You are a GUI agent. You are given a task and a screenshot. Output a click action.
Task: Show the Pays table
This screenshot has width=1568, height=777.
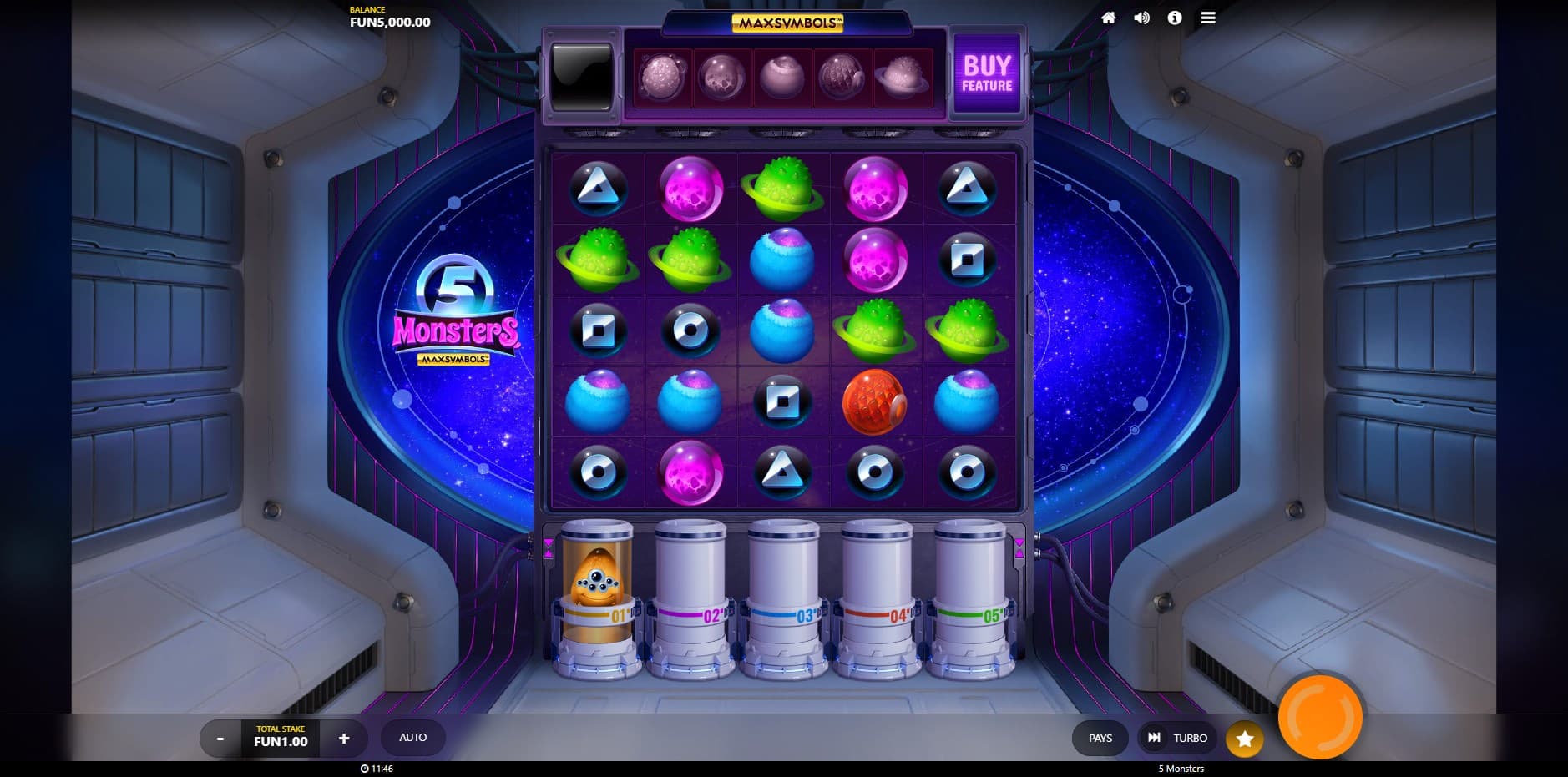(x=1100, y=739)
